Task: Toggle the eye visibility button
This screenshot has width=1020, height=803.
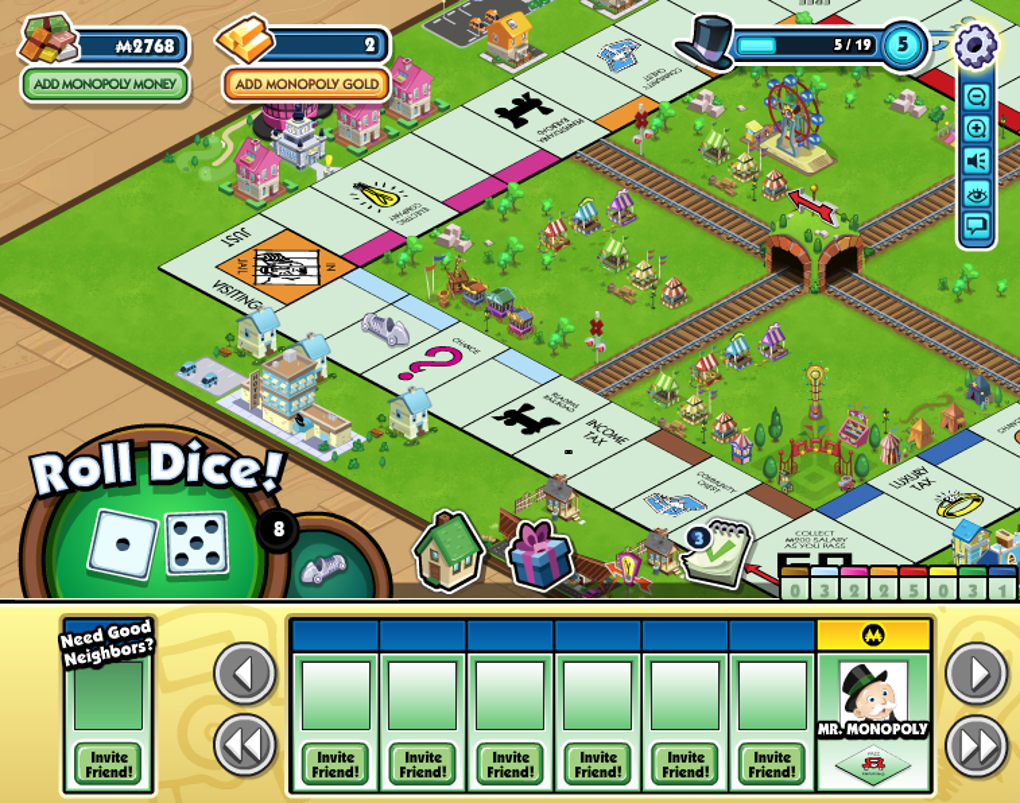Action: pos(977,195)
